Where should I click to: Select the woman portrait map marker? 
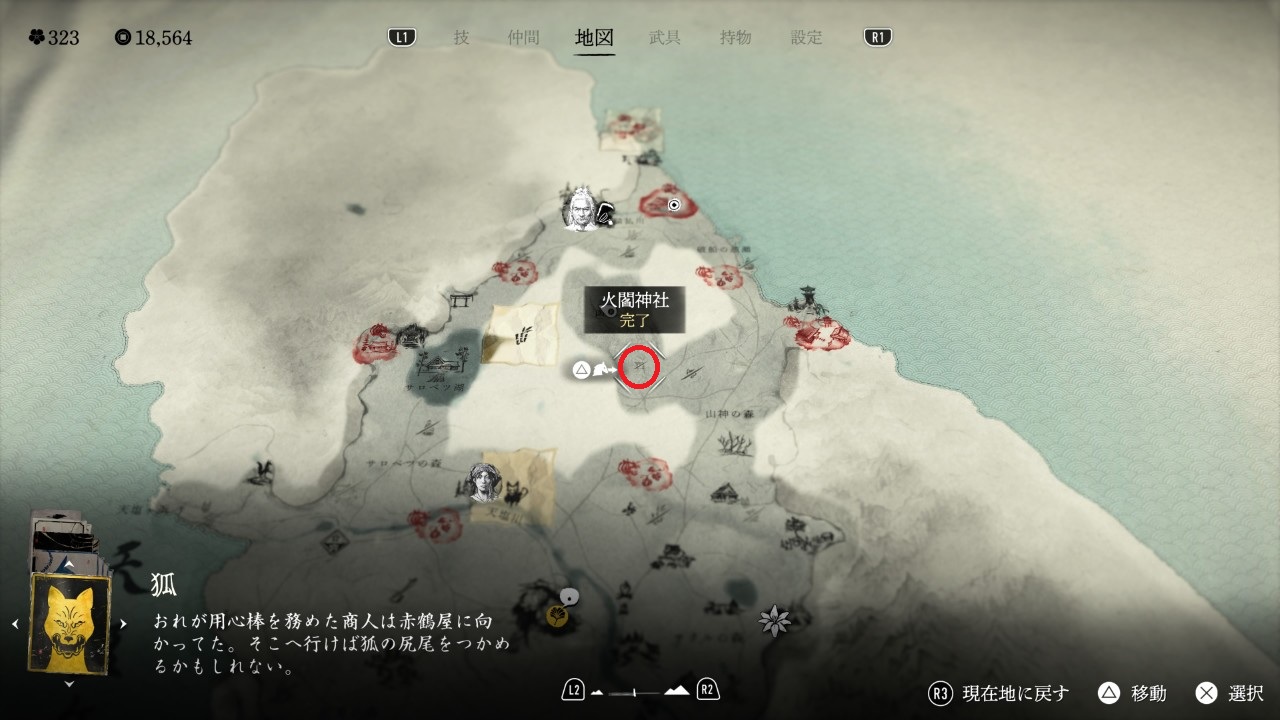click(x=486, y=483)
